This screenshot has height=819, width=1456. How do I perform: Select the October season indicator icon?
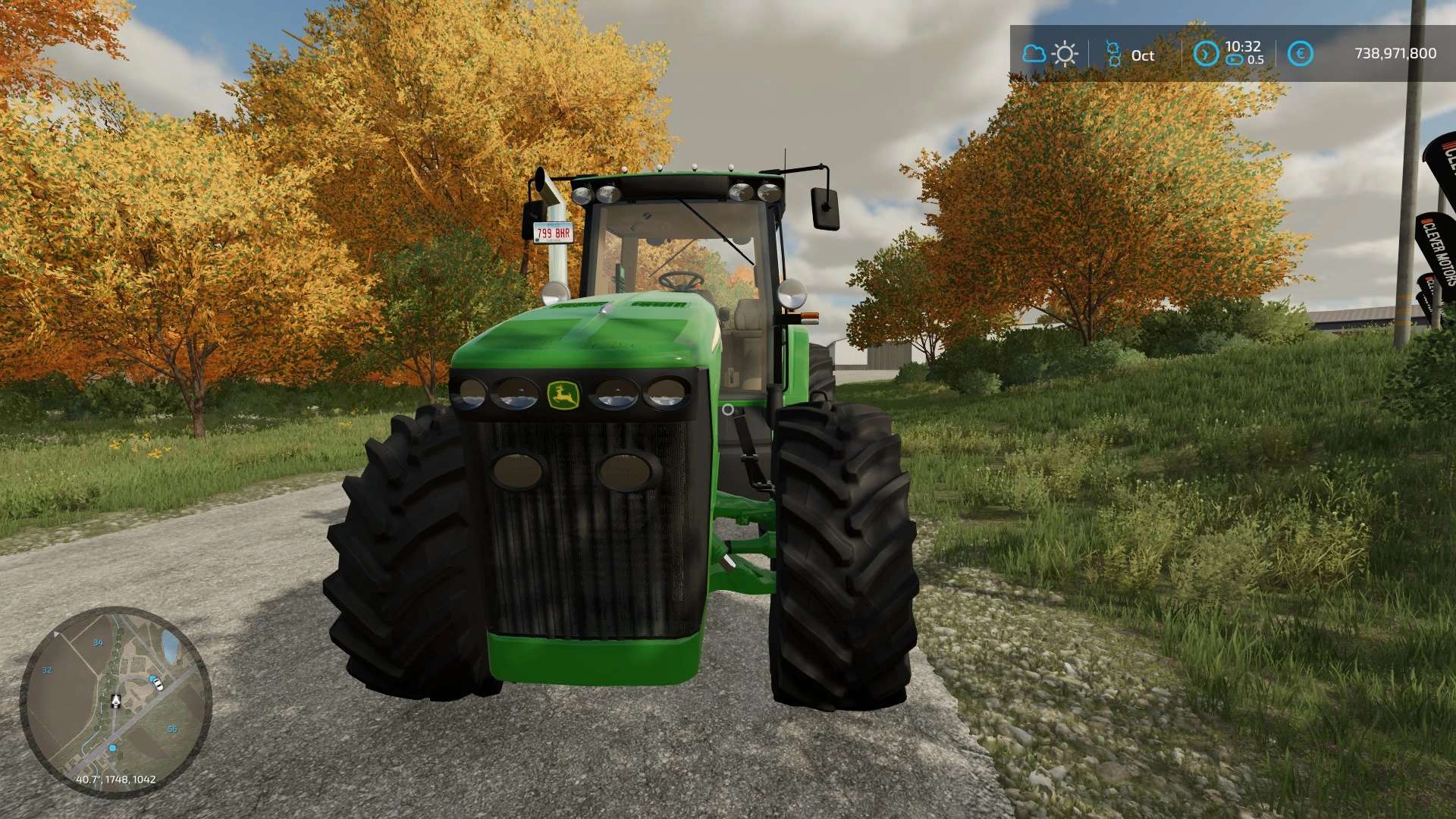(x=1113, y=54)
